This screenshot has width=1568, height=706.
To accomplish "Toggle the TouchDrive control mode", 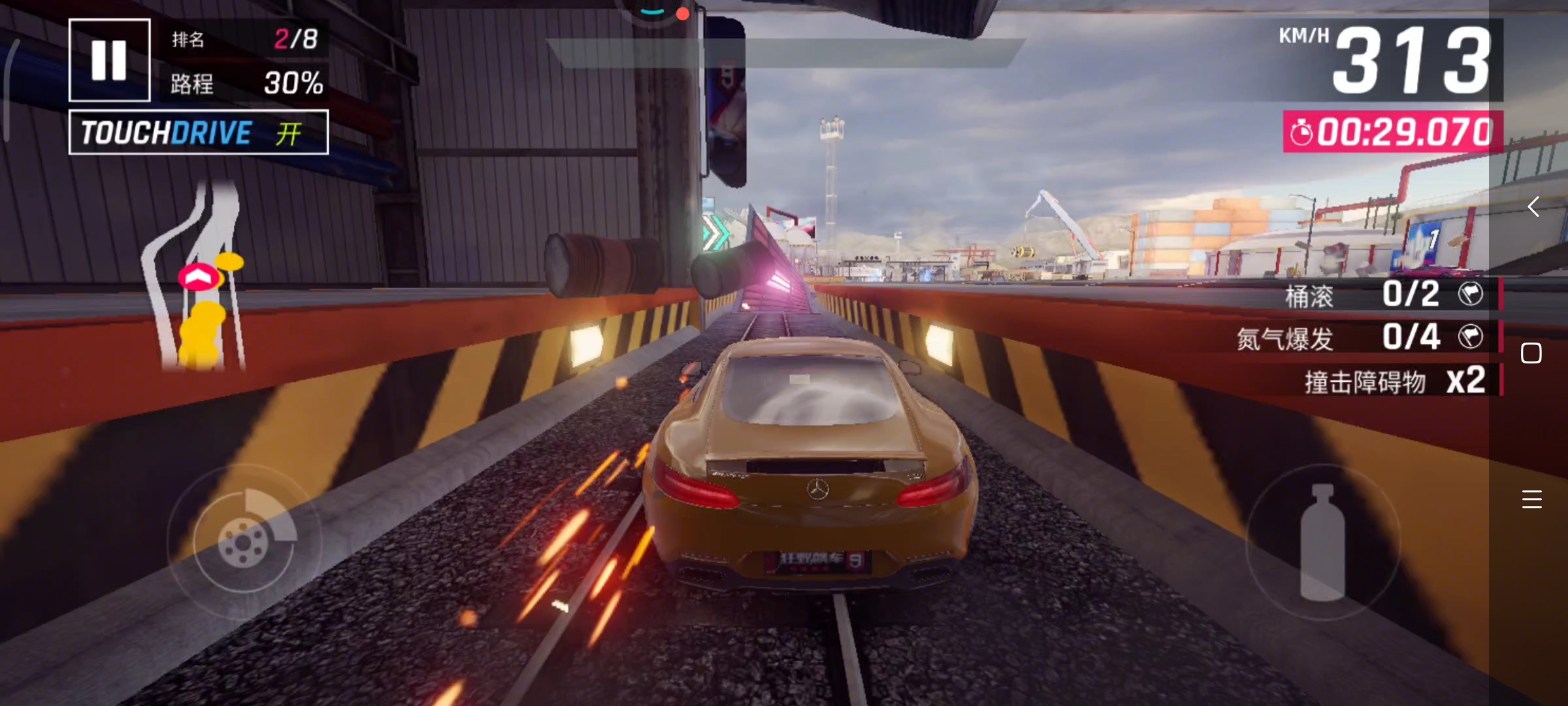I will [x=199, y=133].
